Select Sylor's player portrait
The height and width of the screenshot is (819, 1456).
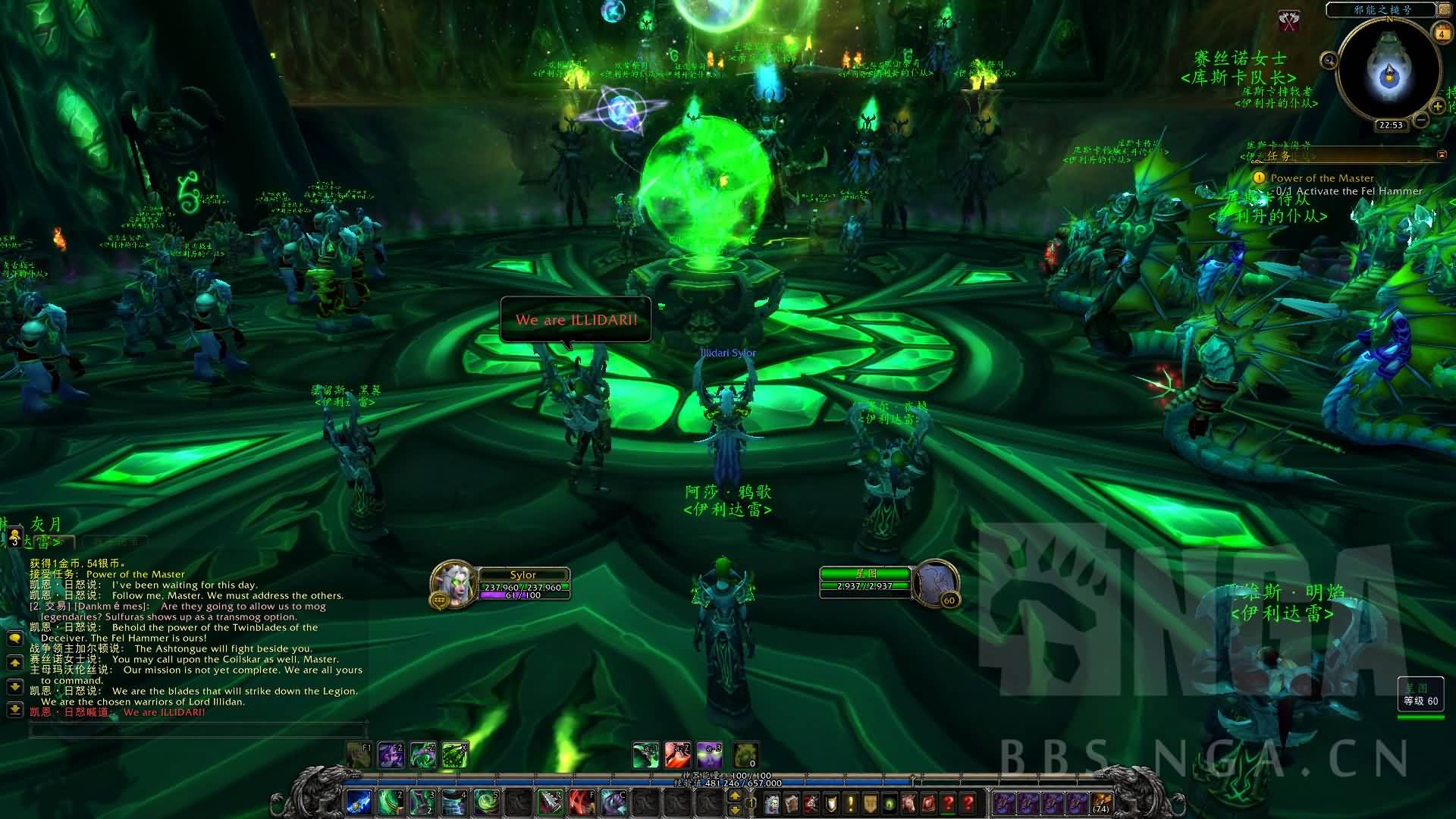[453, 584]
